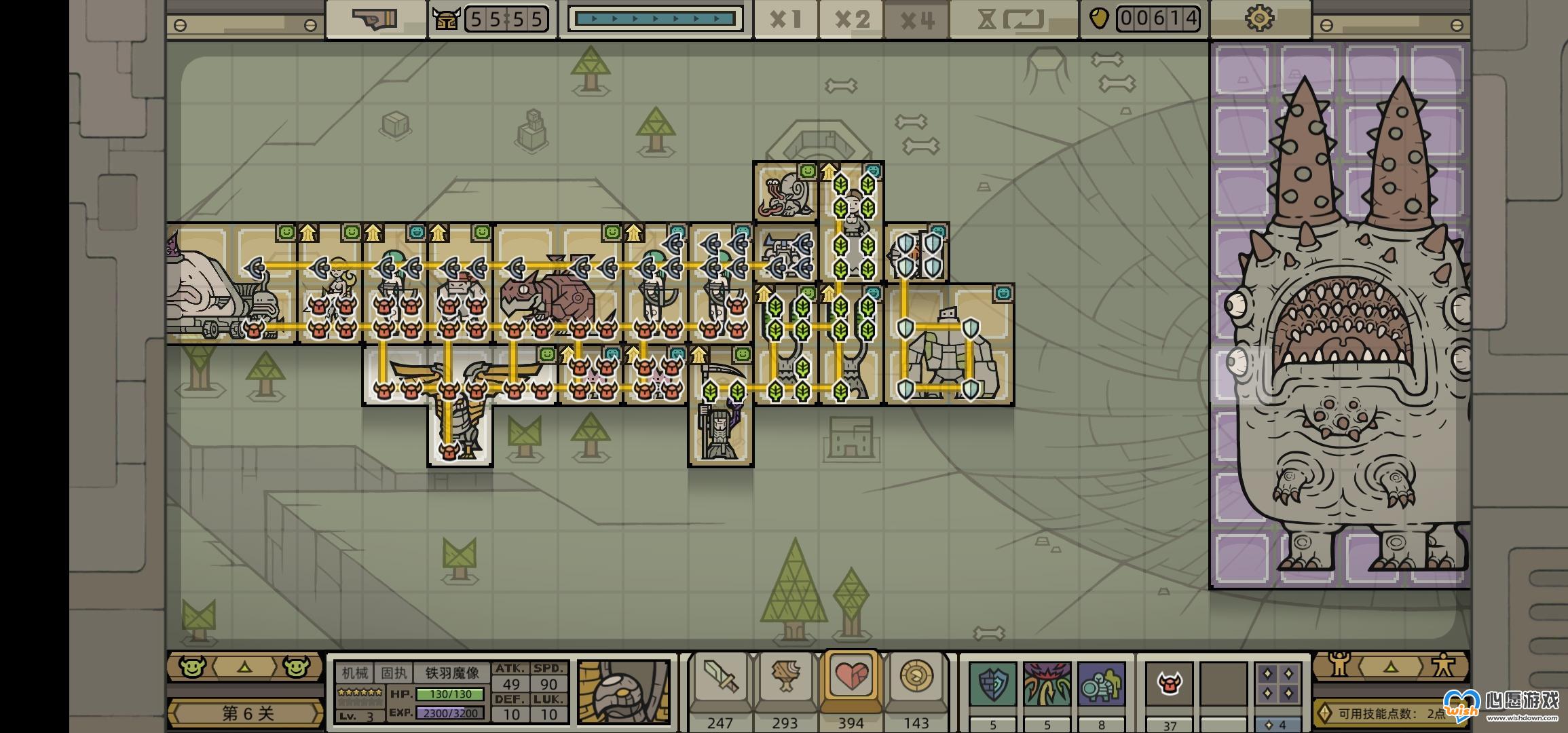1568x733 pixels.
Task: Select the red horned helmet item slot
Action: (1169, 684)
